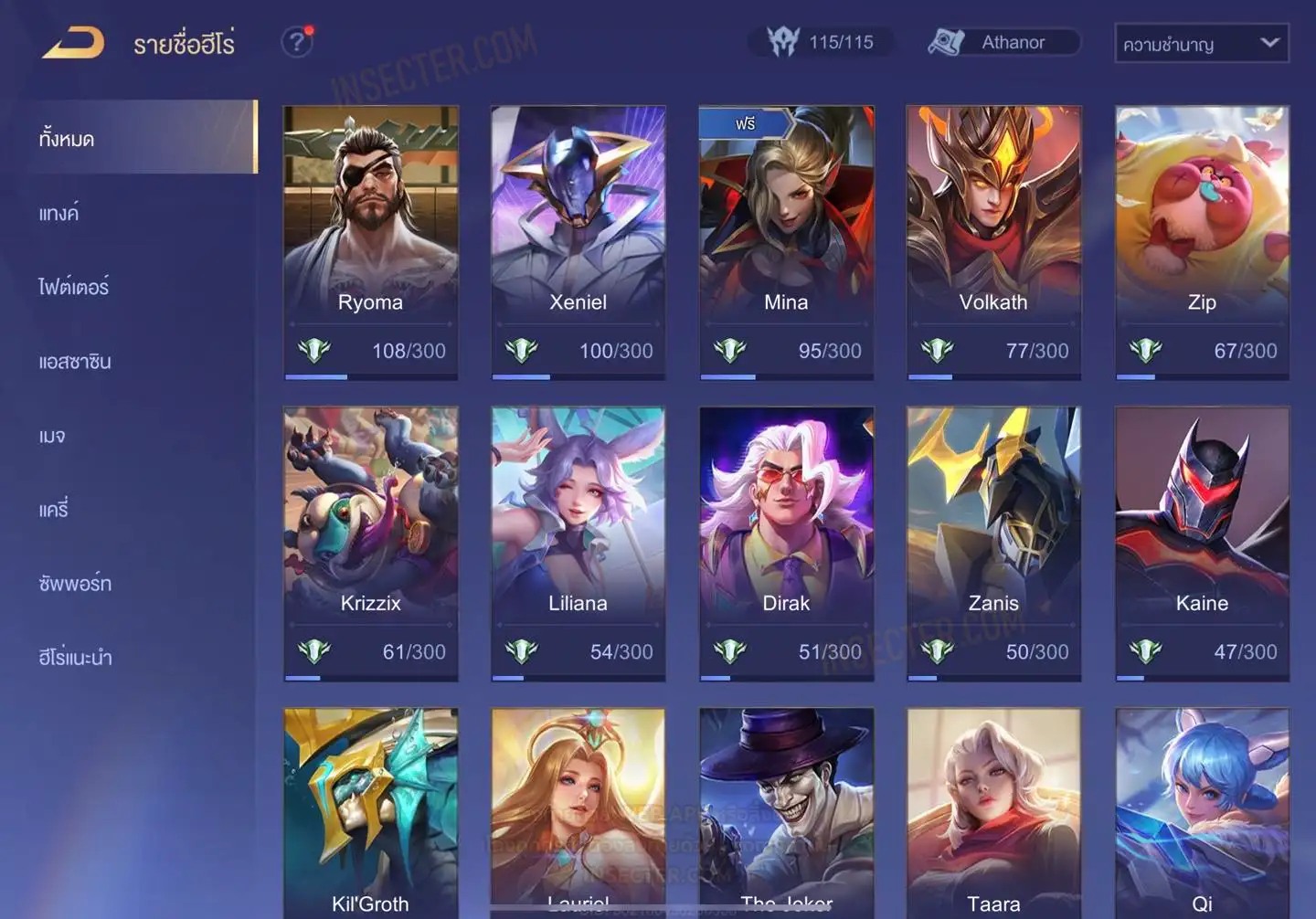This screenshot has width=1316, height=919.
Task: Choose the Xeniel hero card
Action: click(578, 242)
